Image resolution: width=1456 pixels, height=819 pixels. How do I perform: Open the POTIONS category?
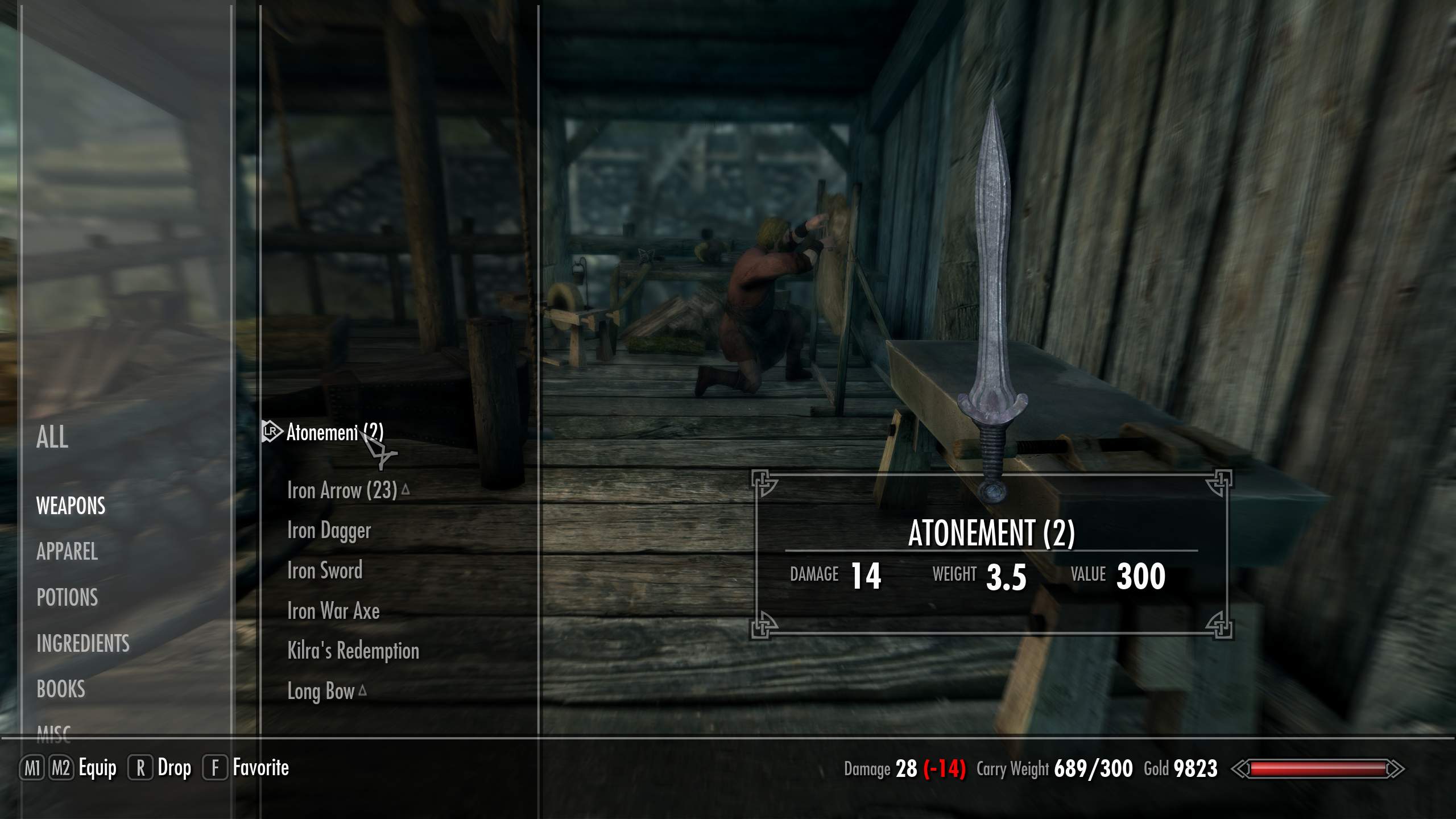point(67,598)
